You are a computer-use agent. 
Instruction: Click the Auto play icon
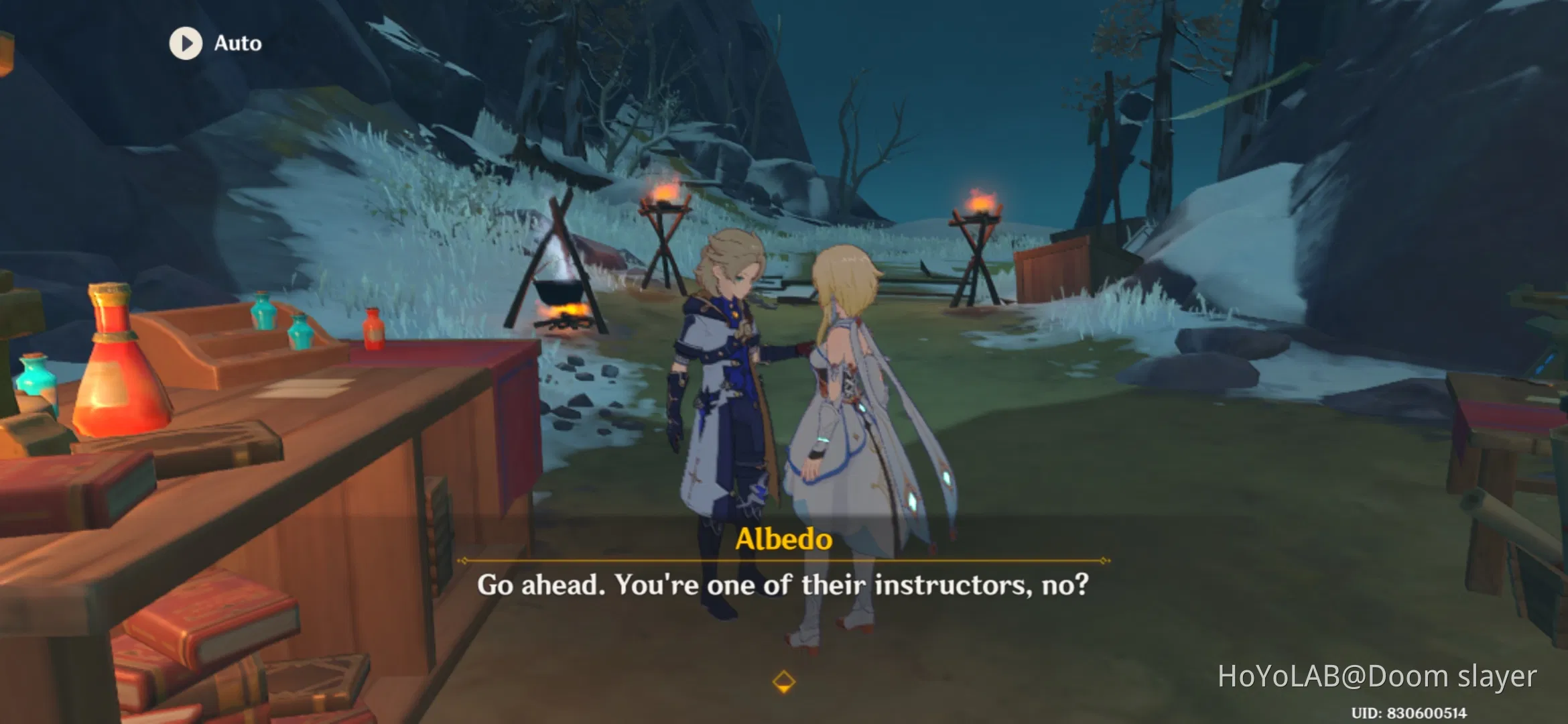[186, 44]
